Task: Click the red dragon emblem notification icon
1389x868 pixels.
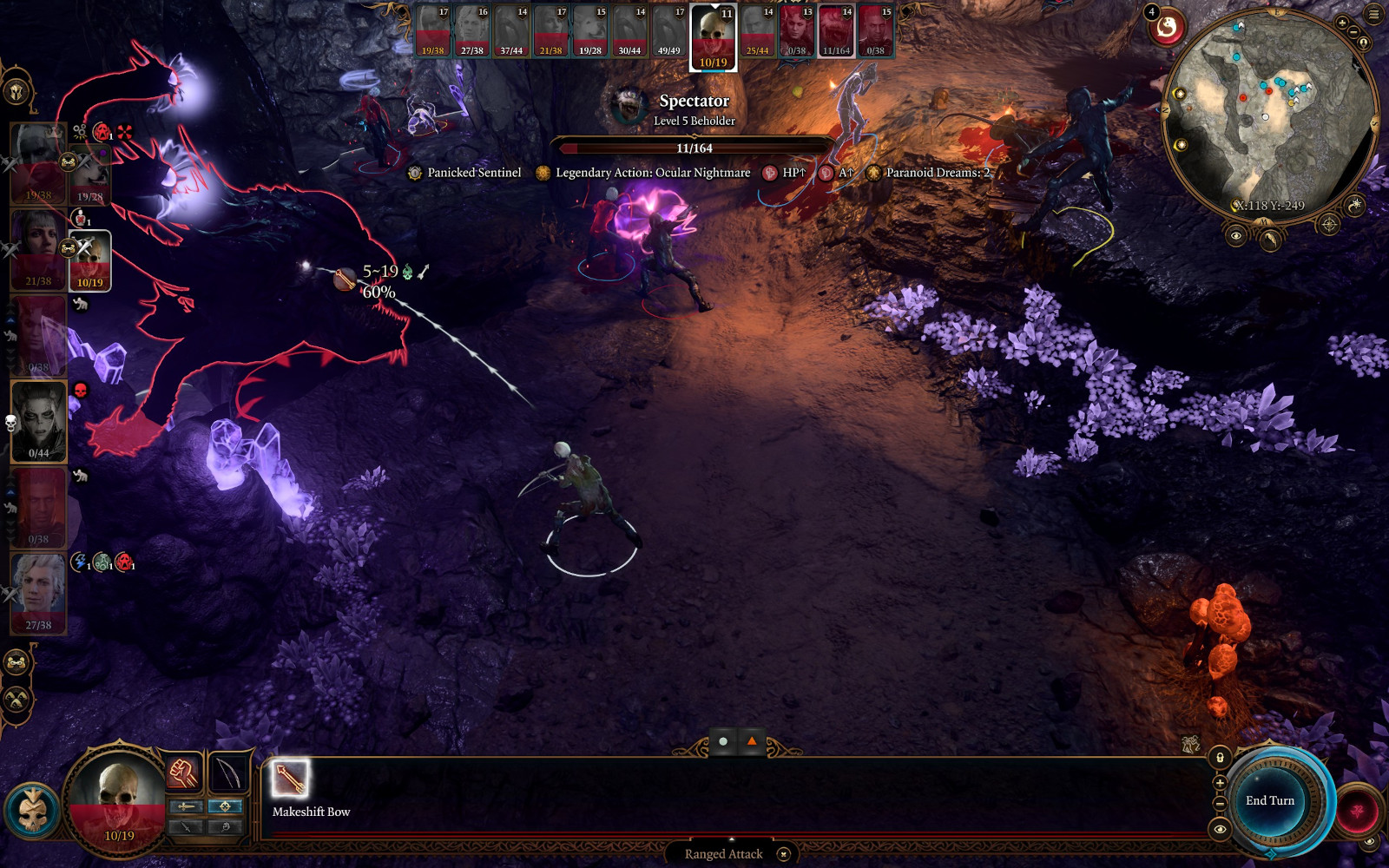Action: (1168, 29)
